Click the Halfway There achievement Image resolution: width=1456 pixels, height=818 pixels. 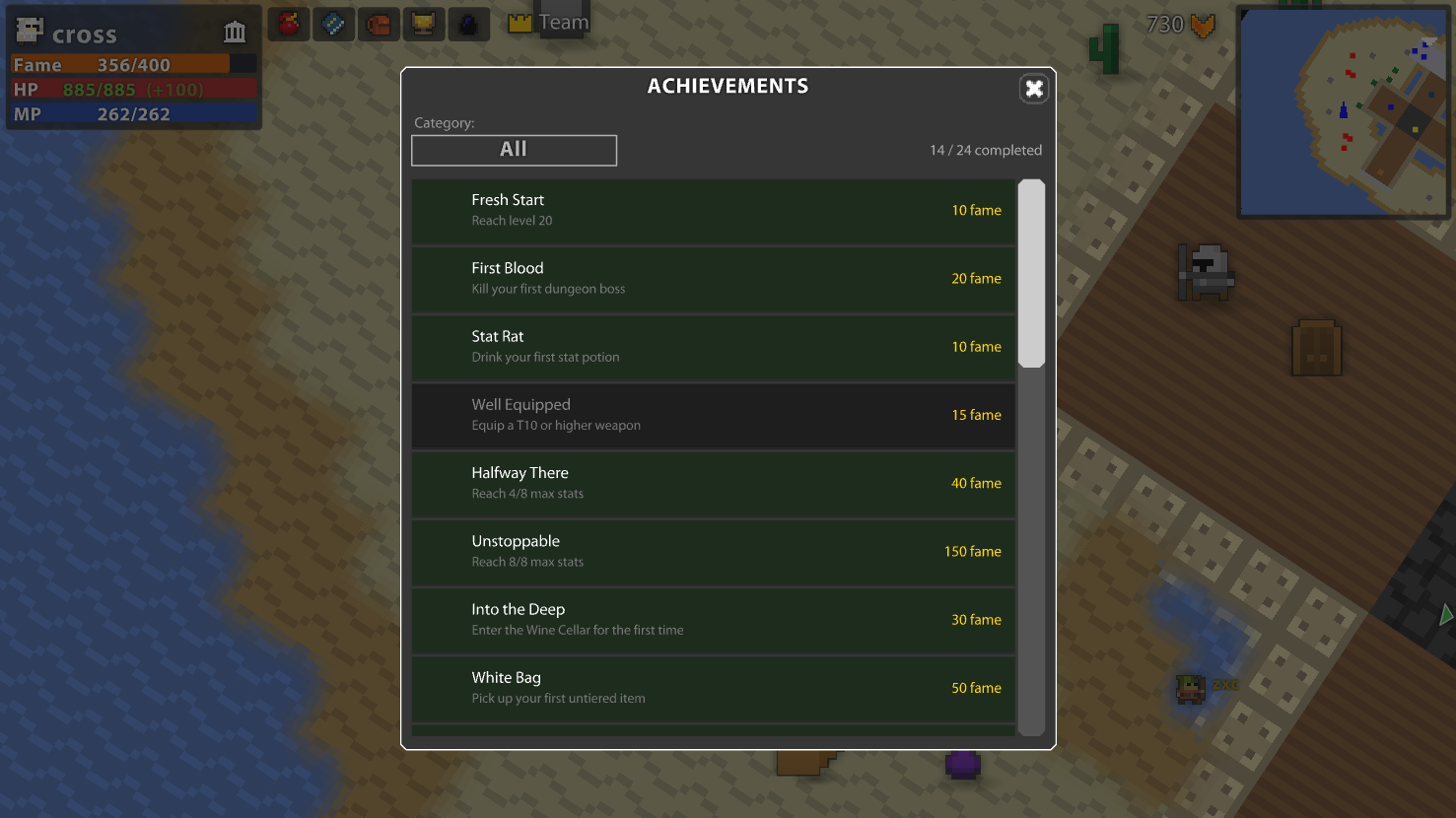pos(713,483)
